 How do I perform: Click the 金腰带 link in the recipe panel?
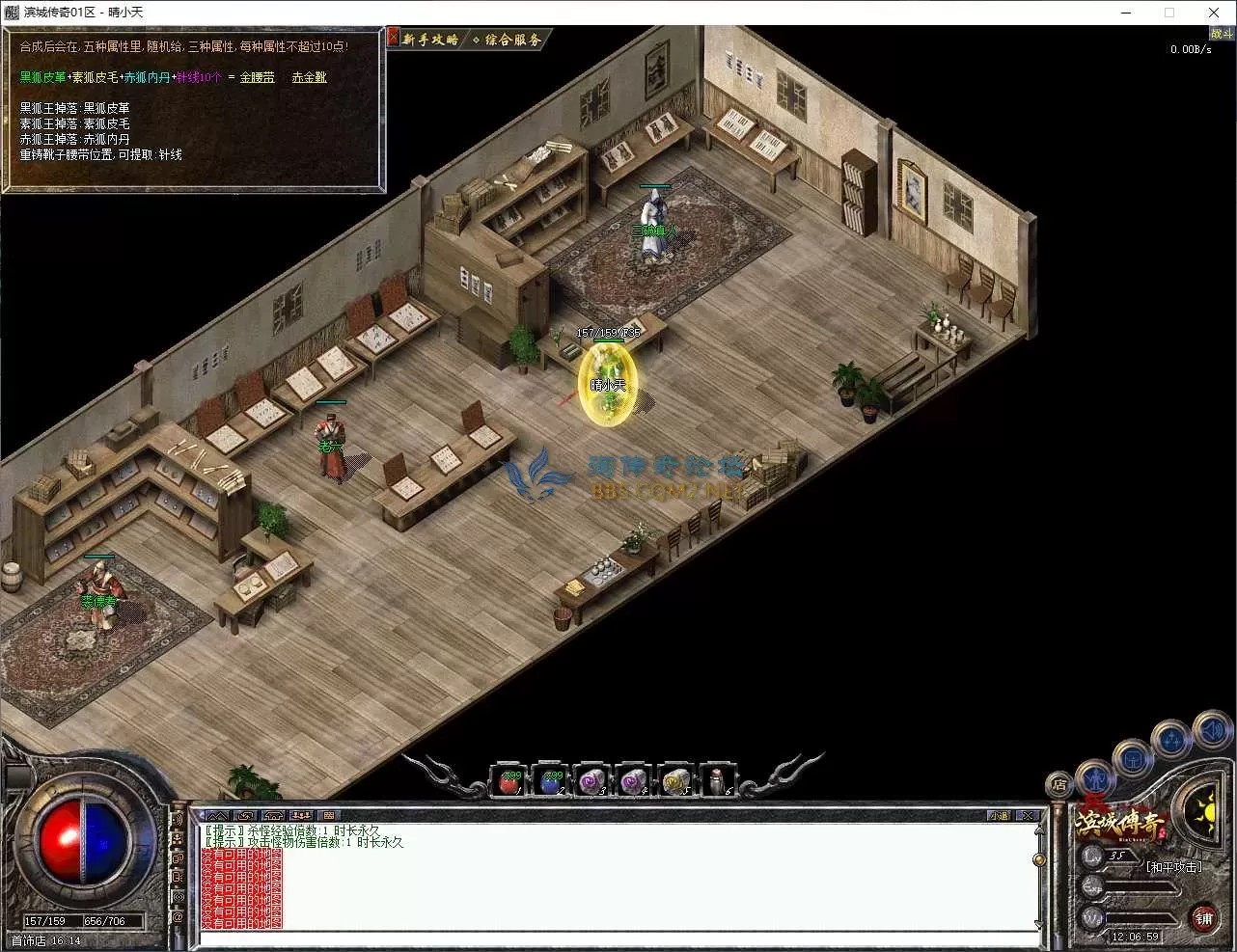tap(257, 77)
